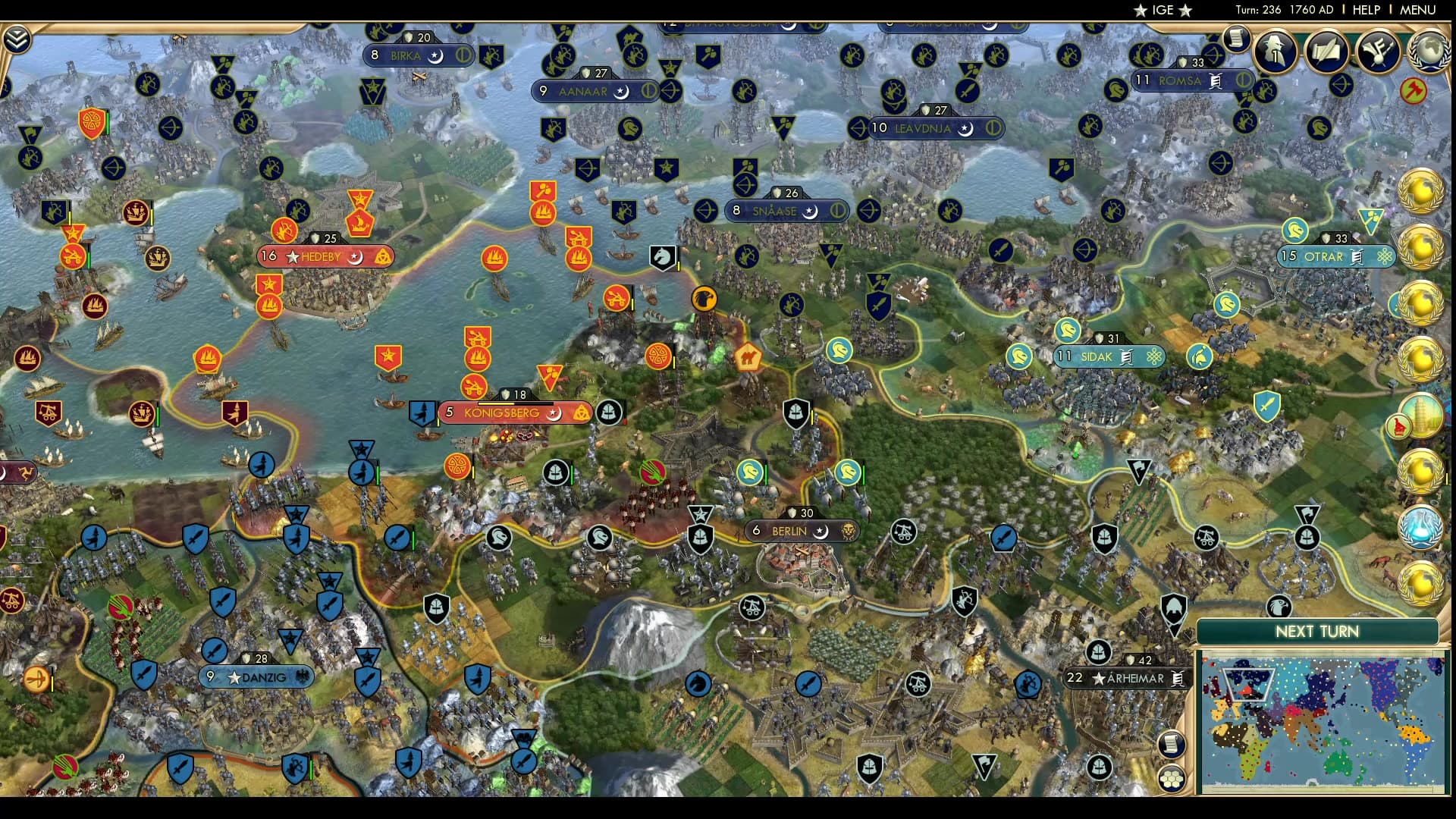
Task: Open the HELP menu
Action: (x=1365, y=10)
